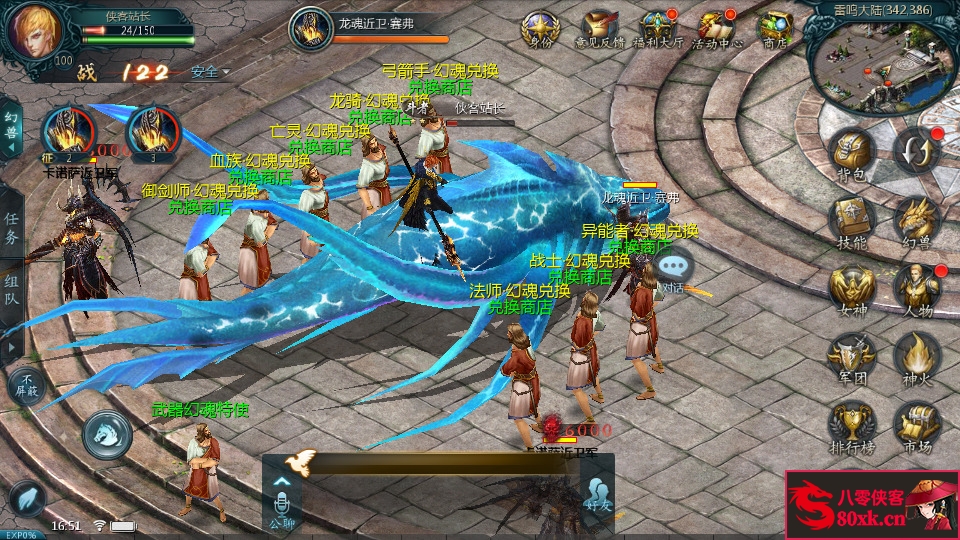Switch to the 任务 quest tab
The image size is (960, 540).
12,228
